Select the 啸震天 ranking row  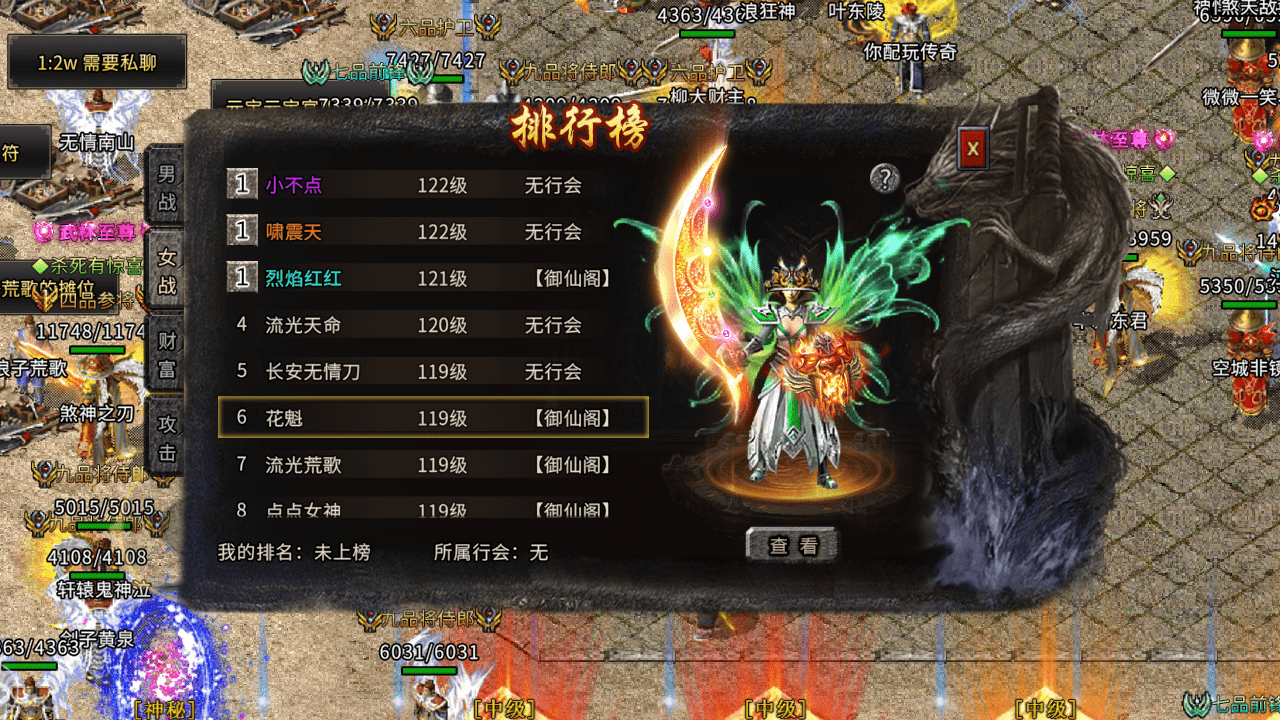click(432, 232)
